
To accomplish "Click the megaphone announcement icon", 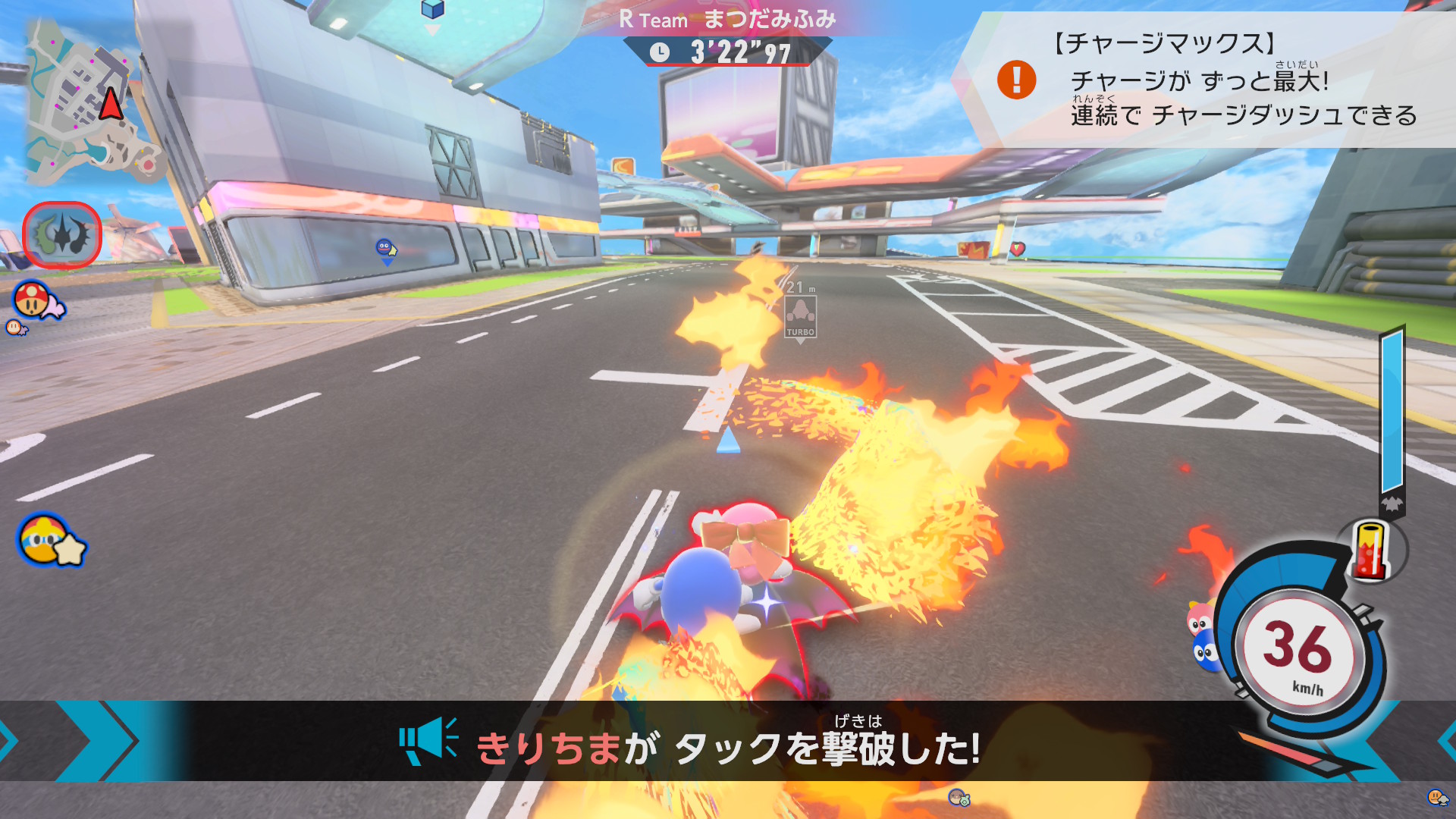I will 428,741.
